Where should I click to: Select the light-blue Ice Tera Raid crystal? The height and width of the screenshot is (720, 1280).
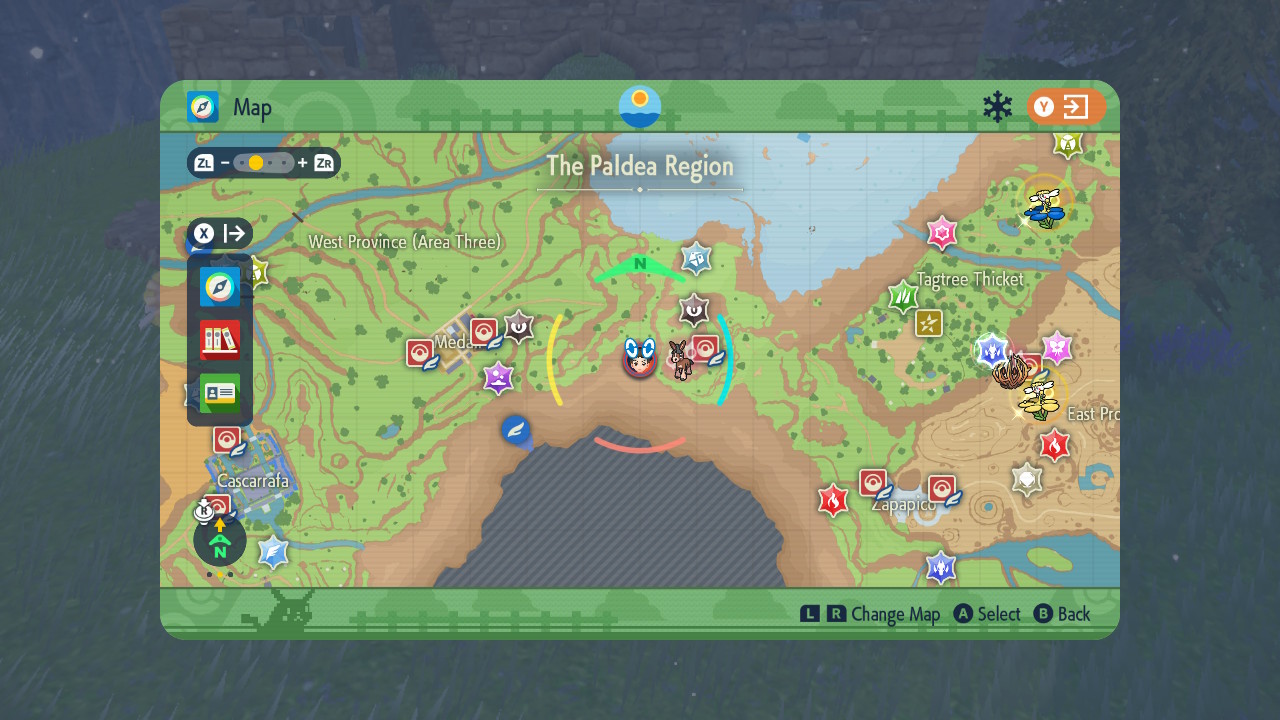coord(273,551)
